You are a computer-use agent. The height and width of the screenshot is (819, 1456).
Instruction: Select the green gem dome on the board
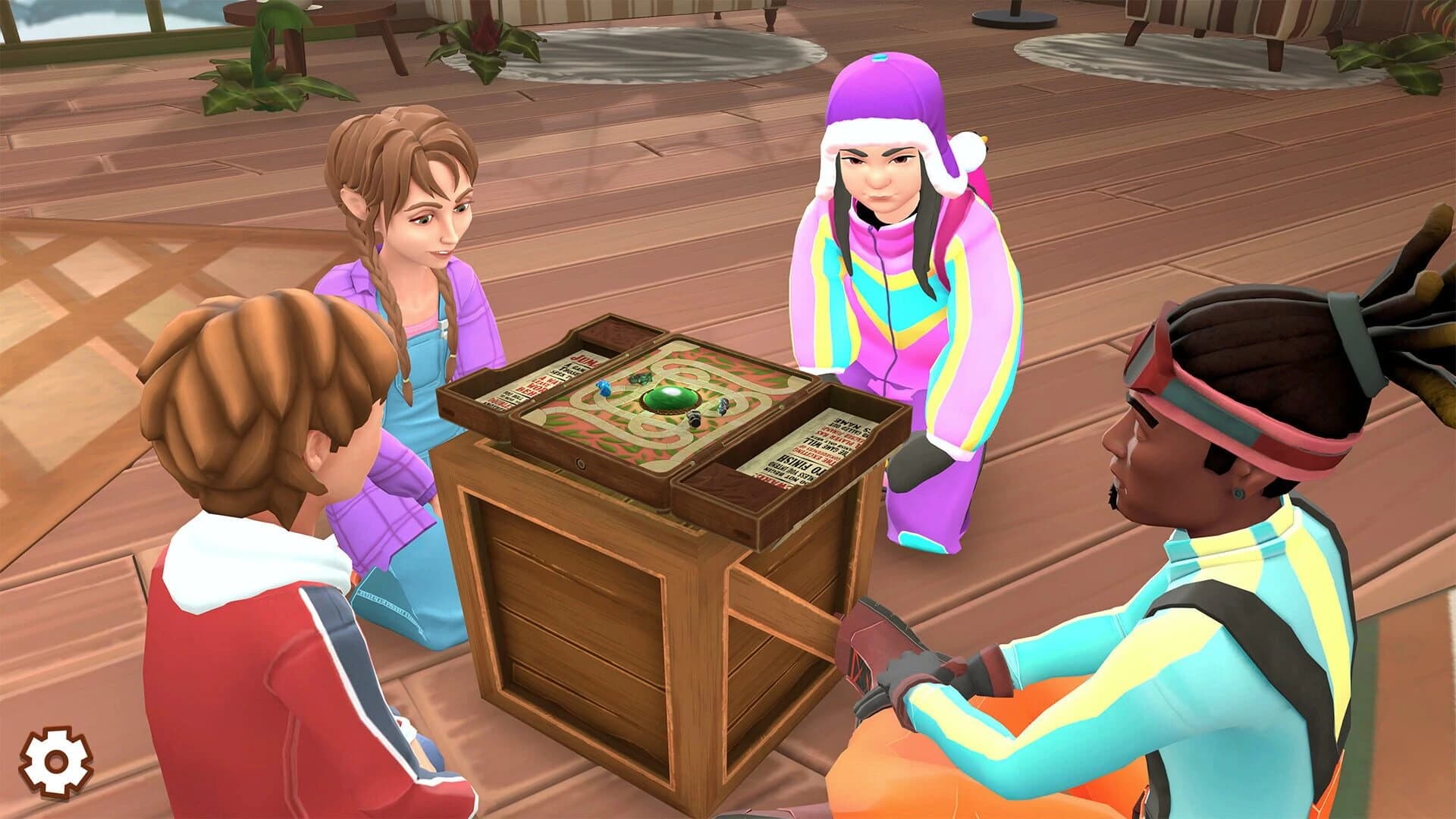click(x=670, y=400)
